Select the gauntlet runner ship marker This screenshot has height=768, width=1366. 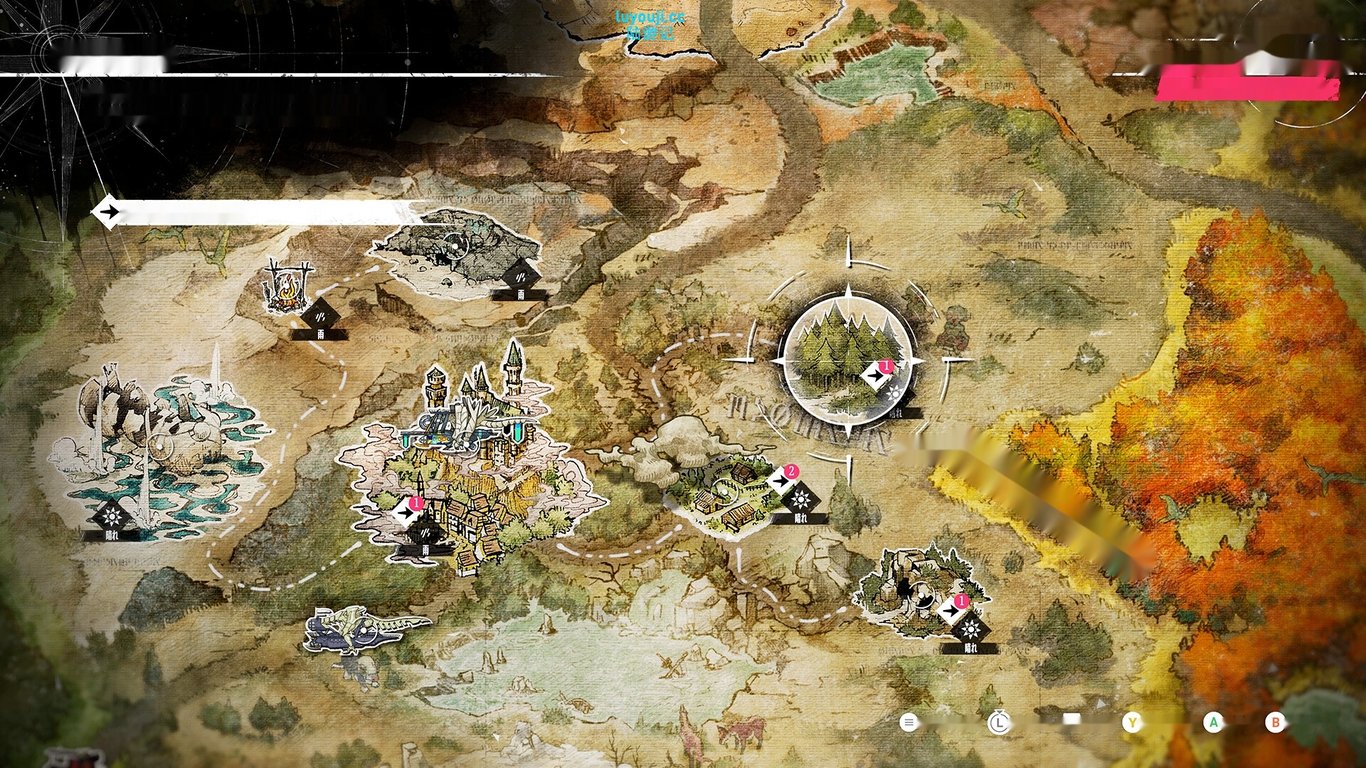pyautogui.click(x=364, y=630)
